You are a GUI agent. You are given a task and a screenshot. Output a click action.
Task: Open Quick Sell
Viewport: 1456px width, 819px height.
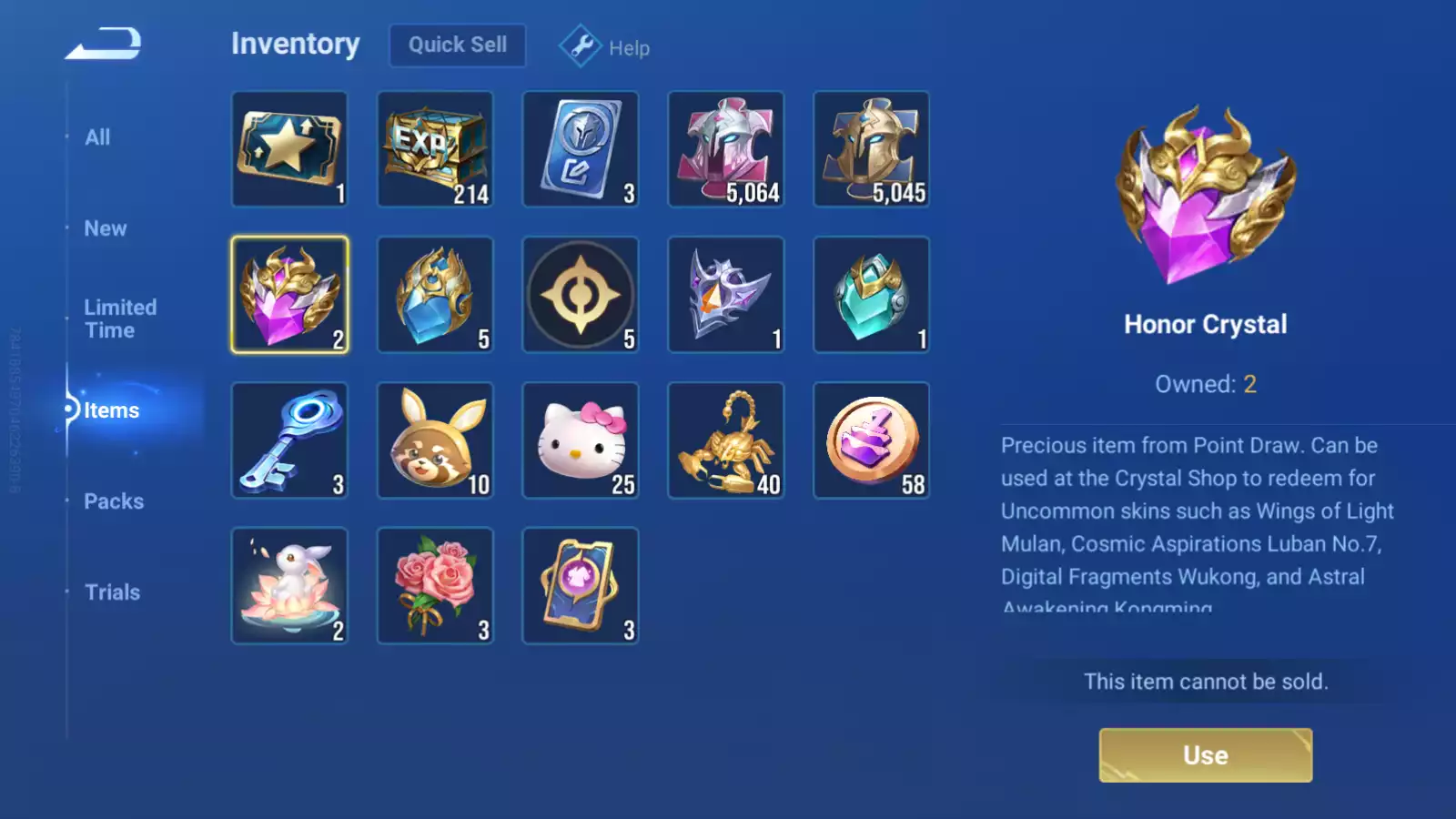(x=457, y=45)
